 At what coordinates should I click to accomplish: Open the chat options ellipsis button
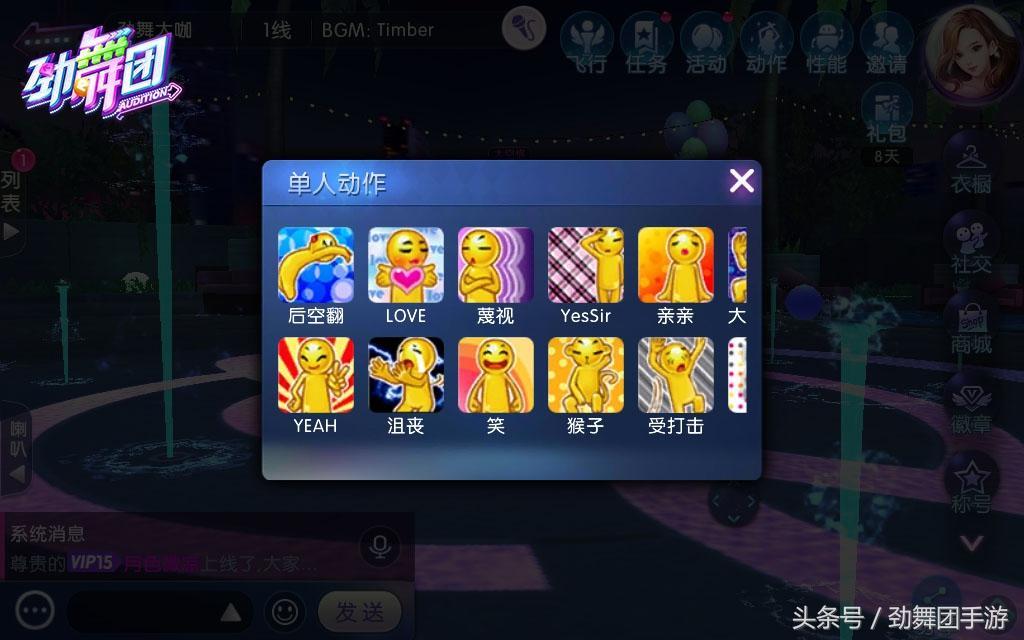pyautogui.click(x=35, y=610)
